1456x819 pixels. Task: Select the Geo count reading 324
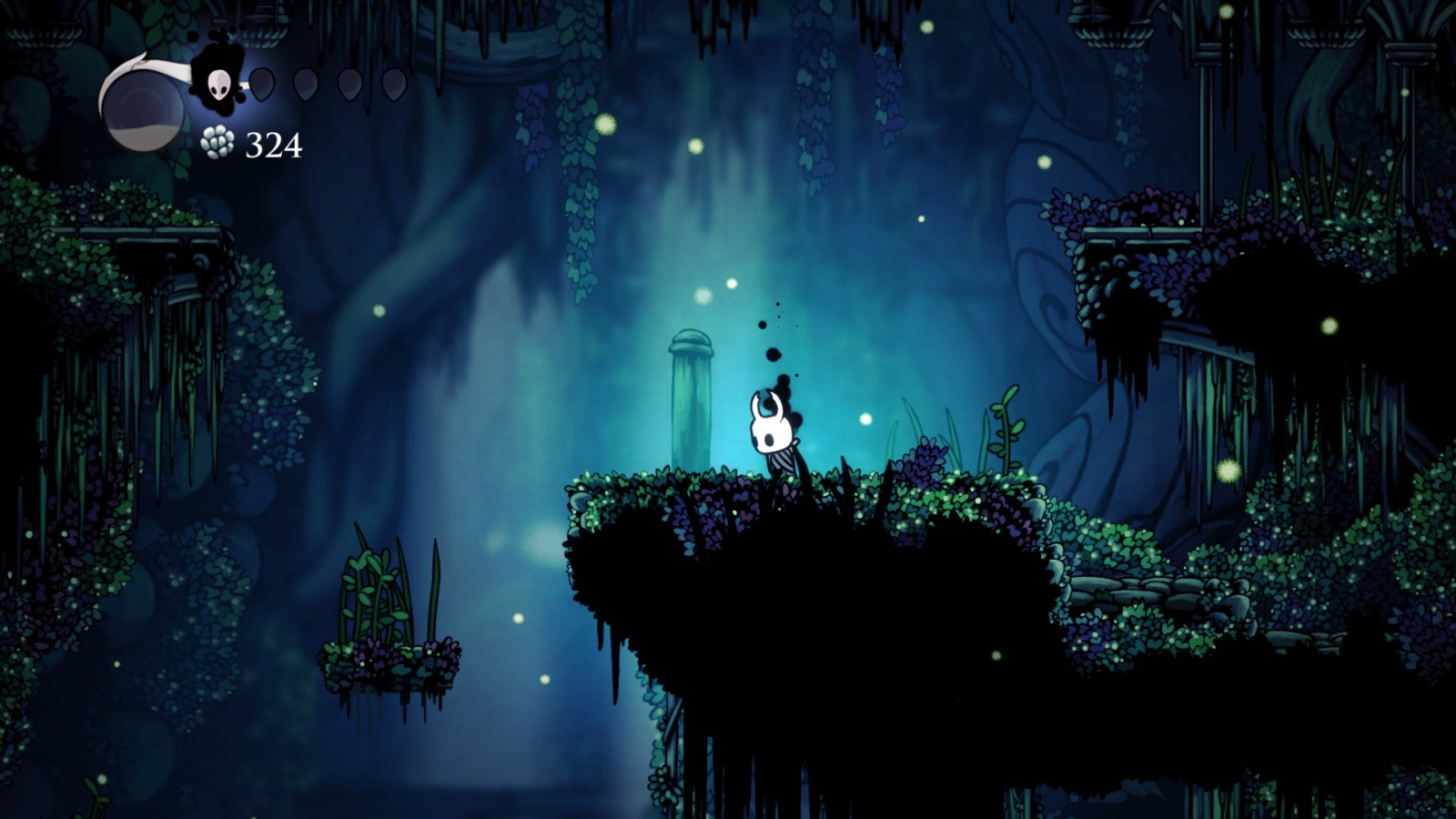coord(273,143)
